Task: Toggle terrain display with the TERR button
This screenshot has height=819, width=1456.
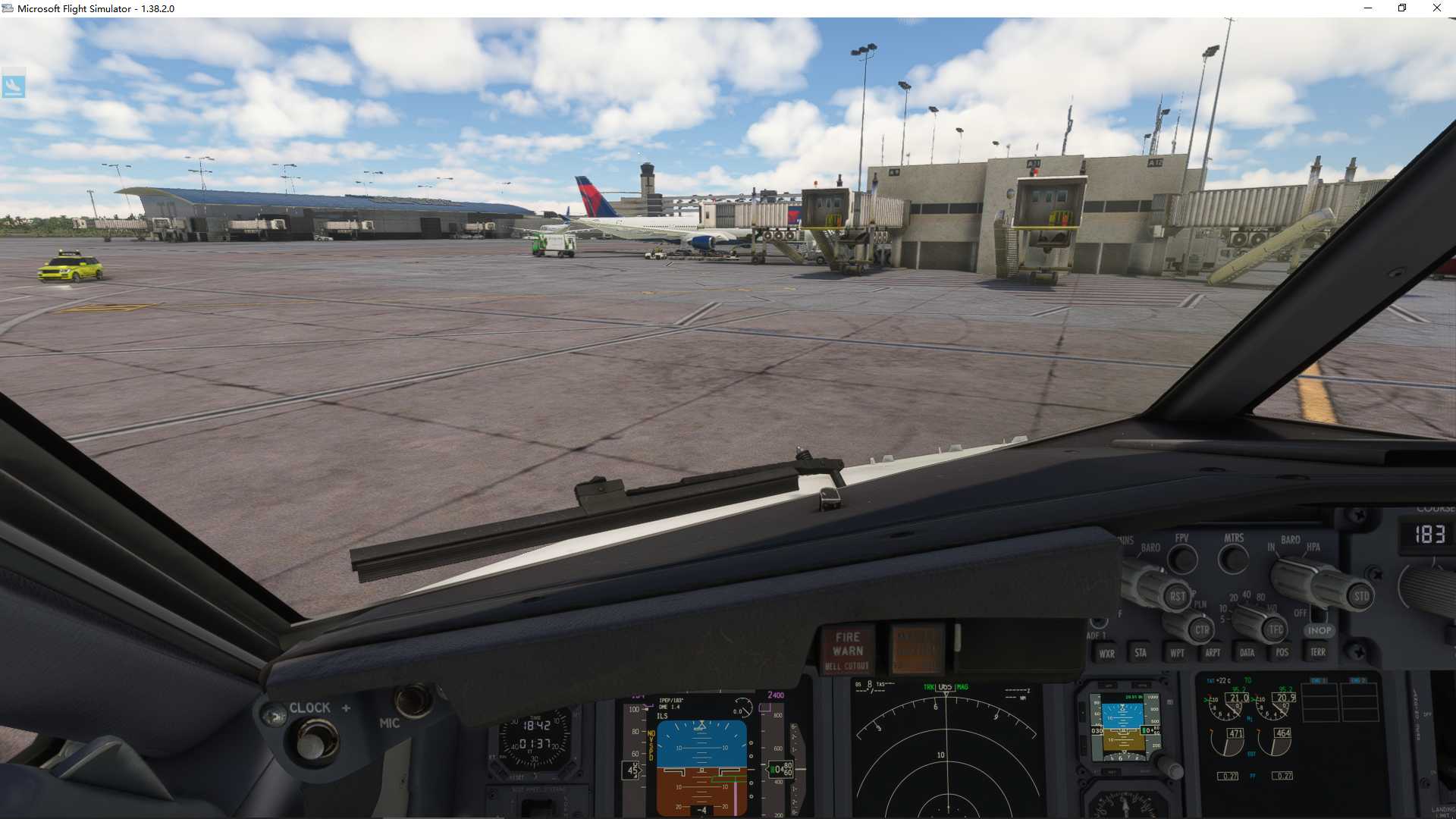Action: tap(1318, 651)
